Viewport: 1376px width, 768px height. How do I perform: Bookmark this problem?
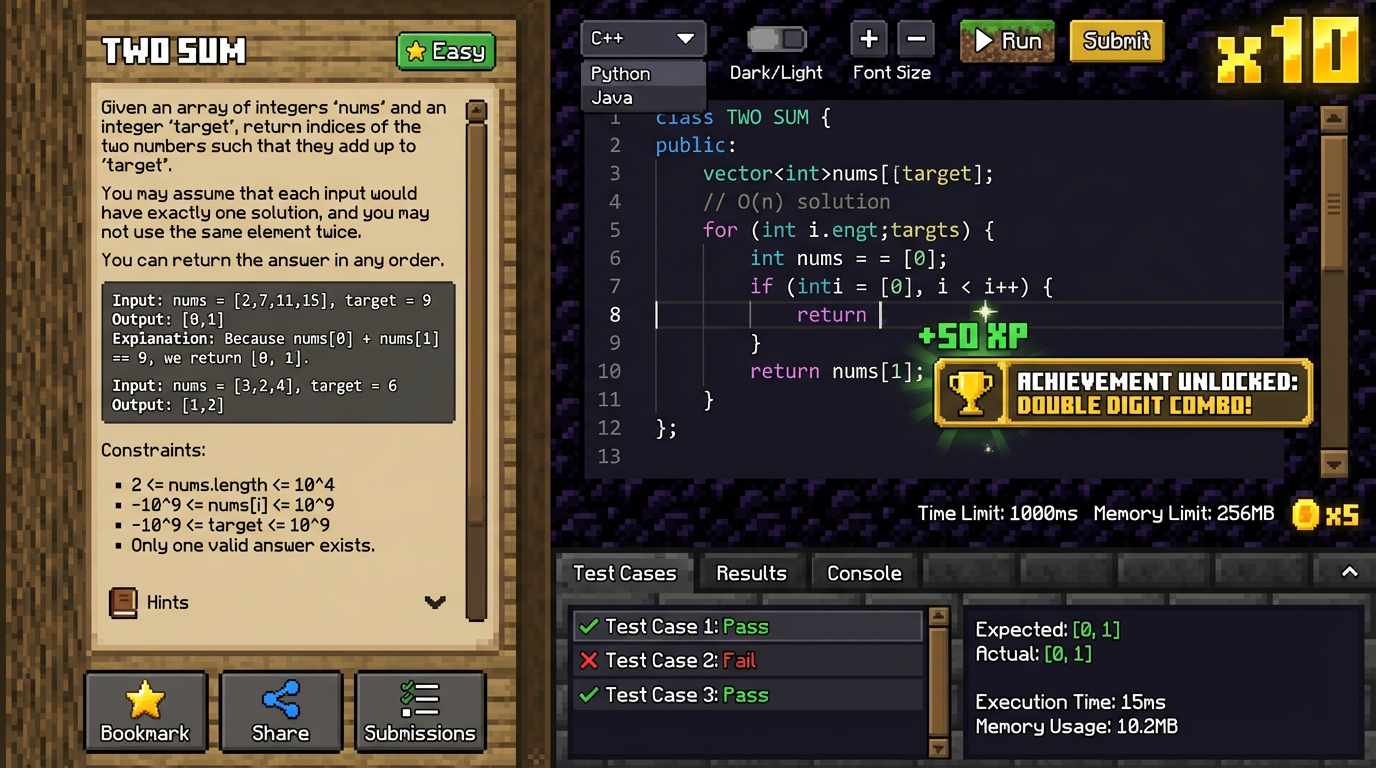click(x=145, y=711)
